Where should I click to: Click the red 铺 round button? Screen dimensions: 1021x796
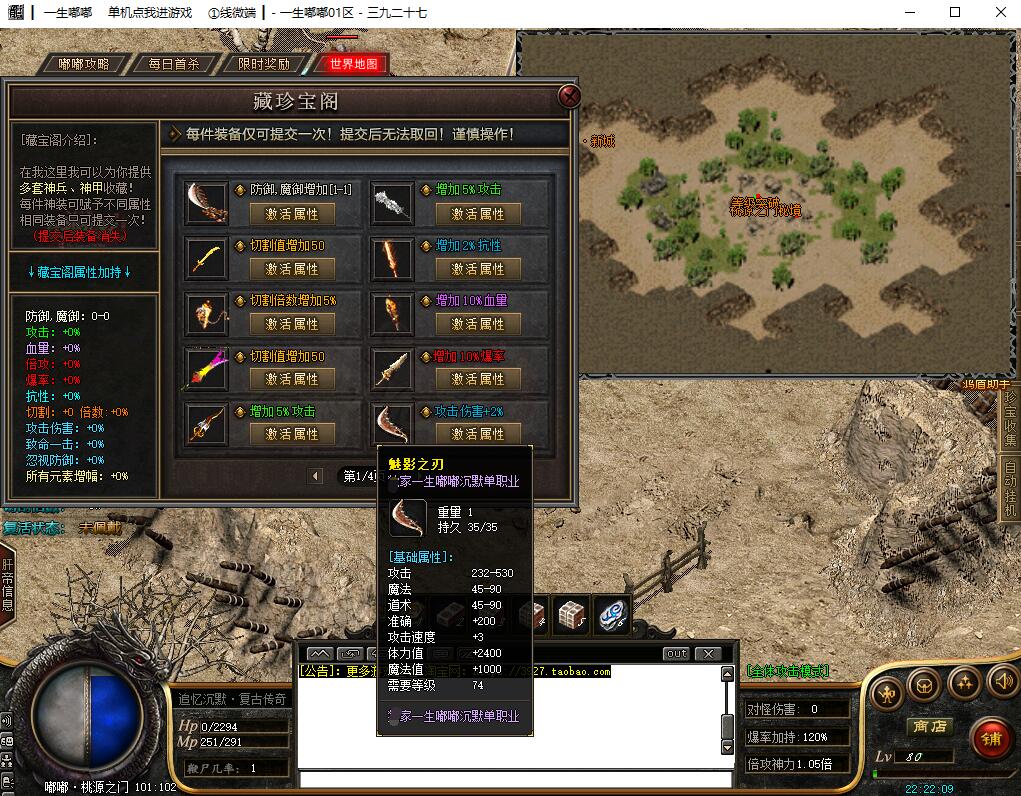[x=990, y=740]
